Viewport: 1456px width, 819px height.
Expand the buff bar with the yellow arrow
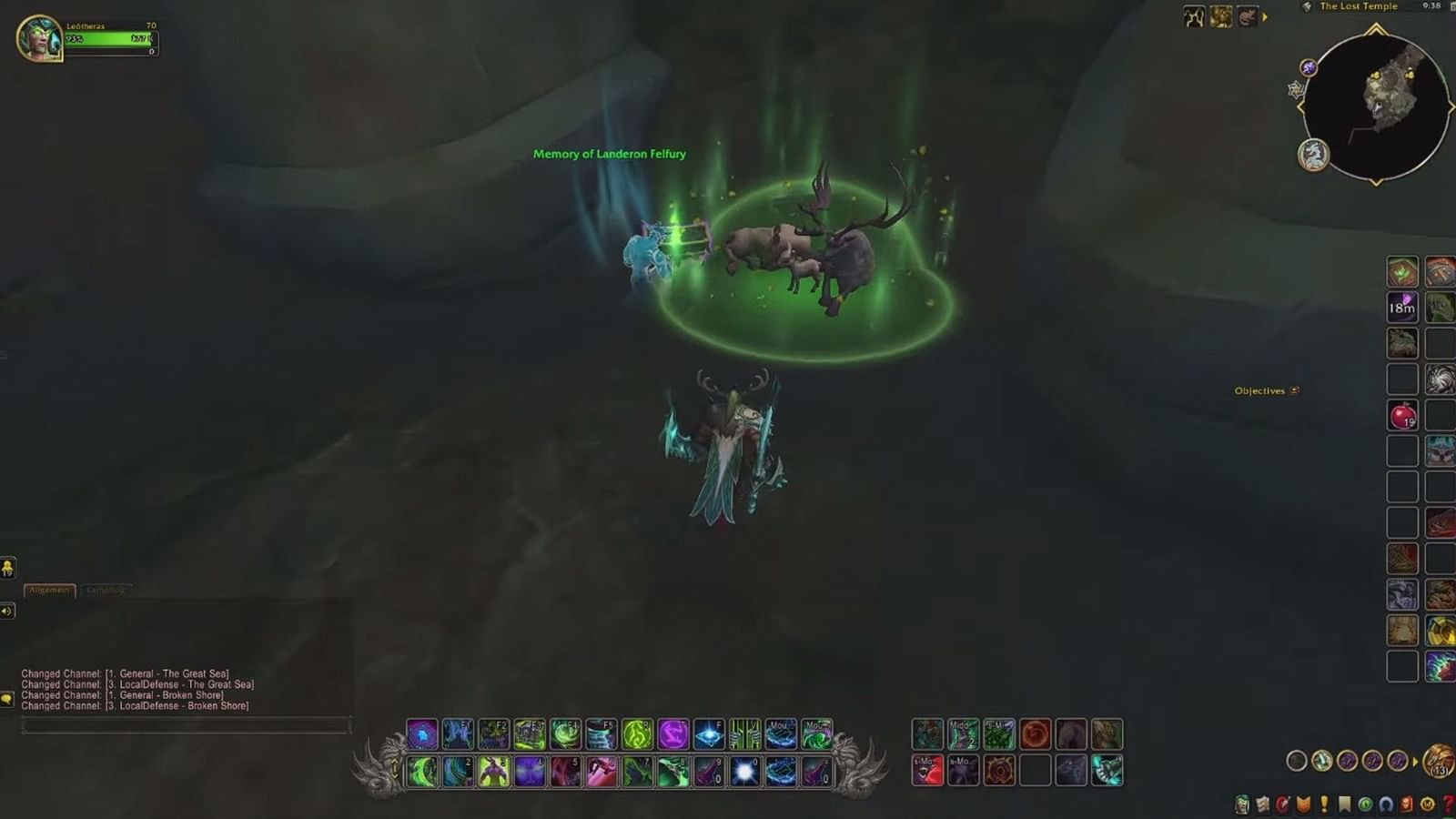tap(1265, 15)
